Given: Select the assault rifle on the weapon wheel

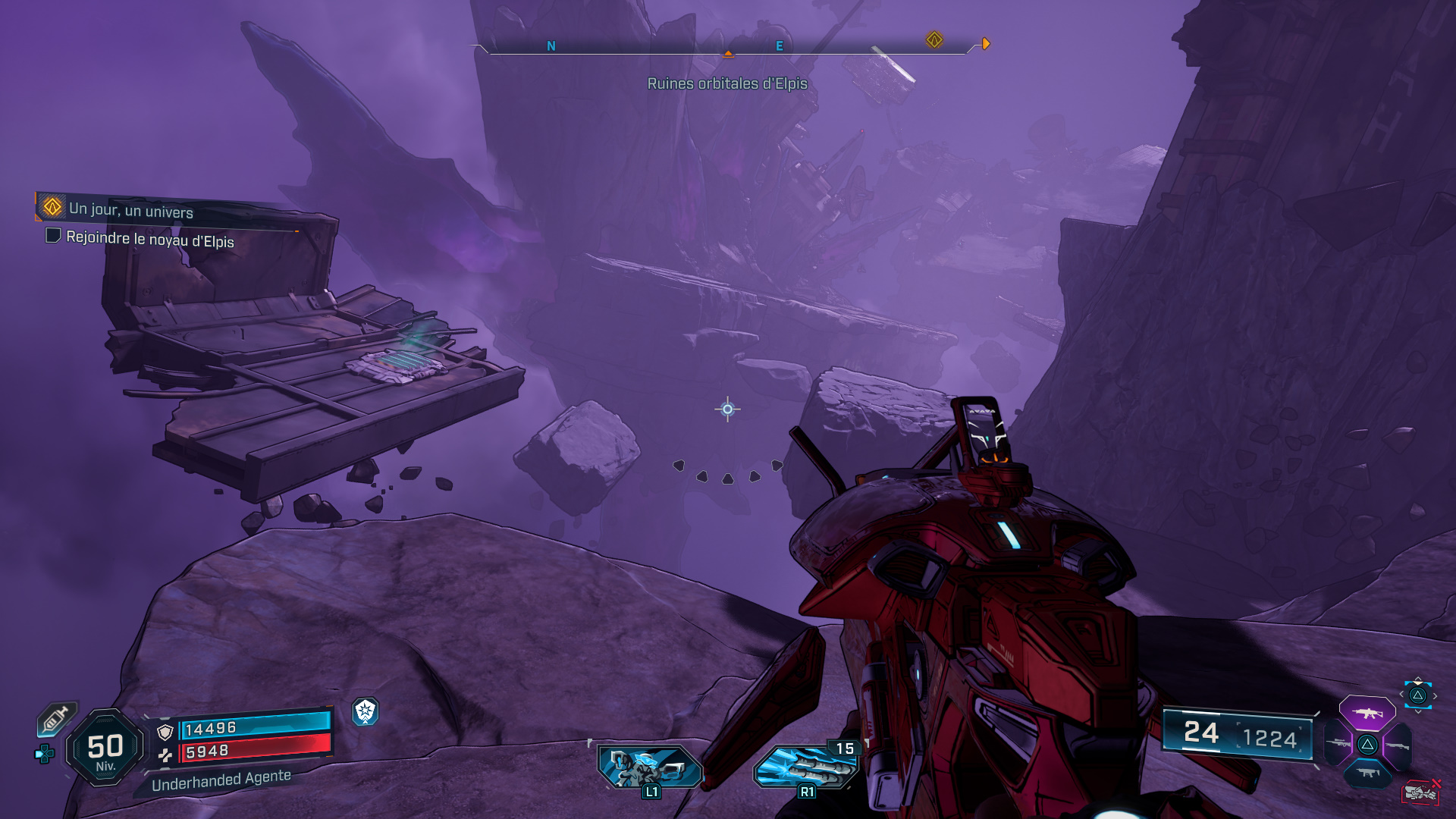Looking at the screenshot, I should 1368,714.
